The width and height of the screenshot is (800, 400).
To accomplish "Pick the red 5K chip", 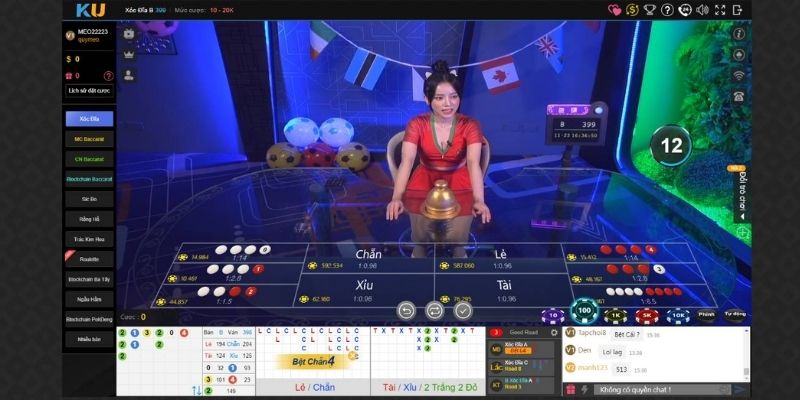I will coord(646,315).
